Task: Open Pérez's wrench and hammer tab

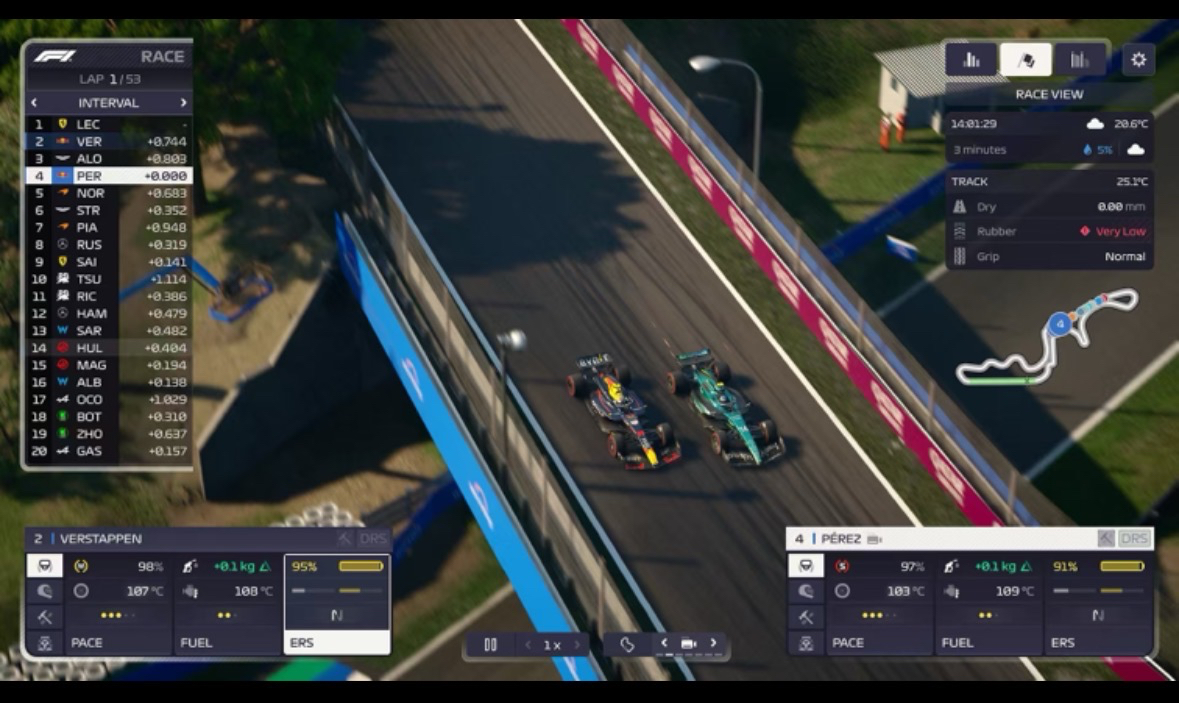Action: pos(806,617)
